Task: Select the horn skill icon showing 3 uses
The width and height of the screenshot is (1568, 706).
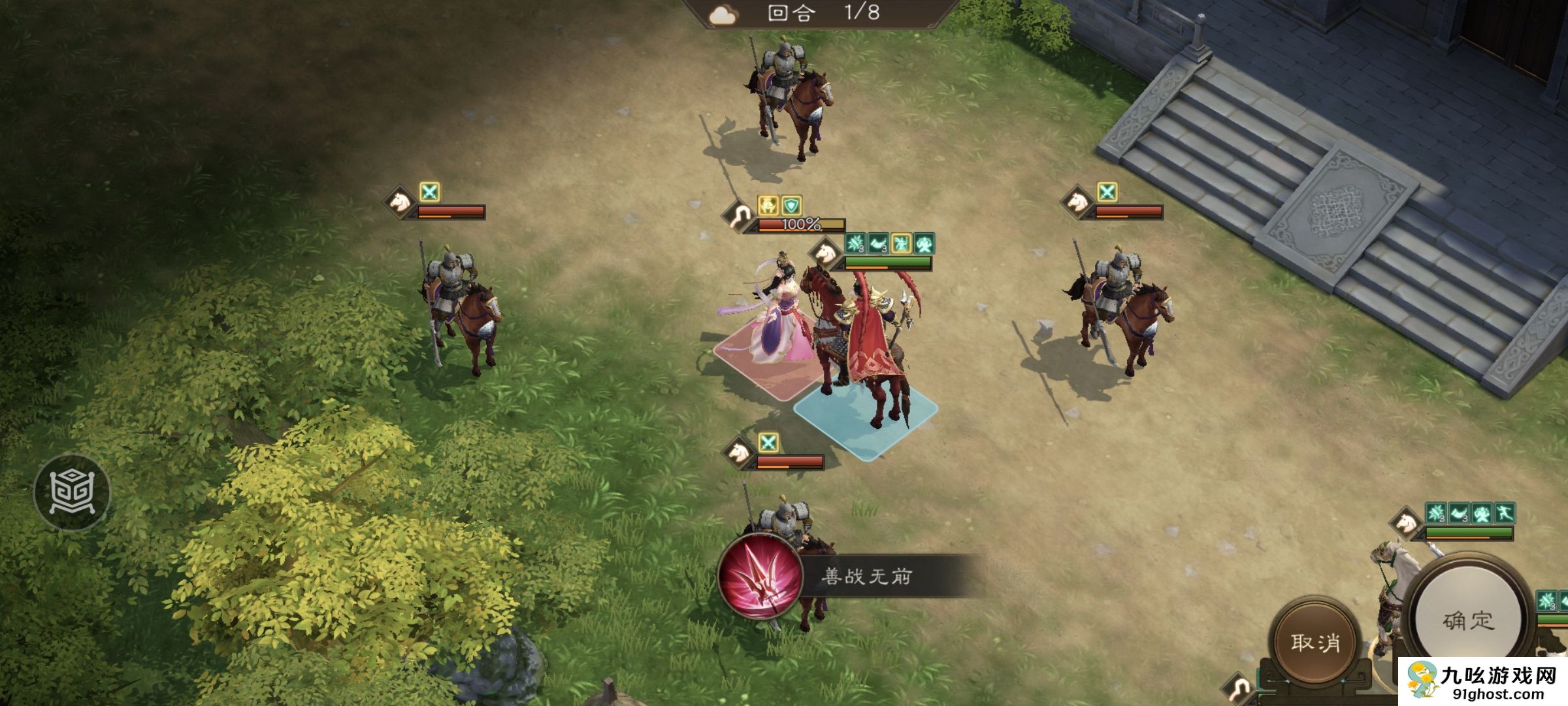Action: [877, 244]
